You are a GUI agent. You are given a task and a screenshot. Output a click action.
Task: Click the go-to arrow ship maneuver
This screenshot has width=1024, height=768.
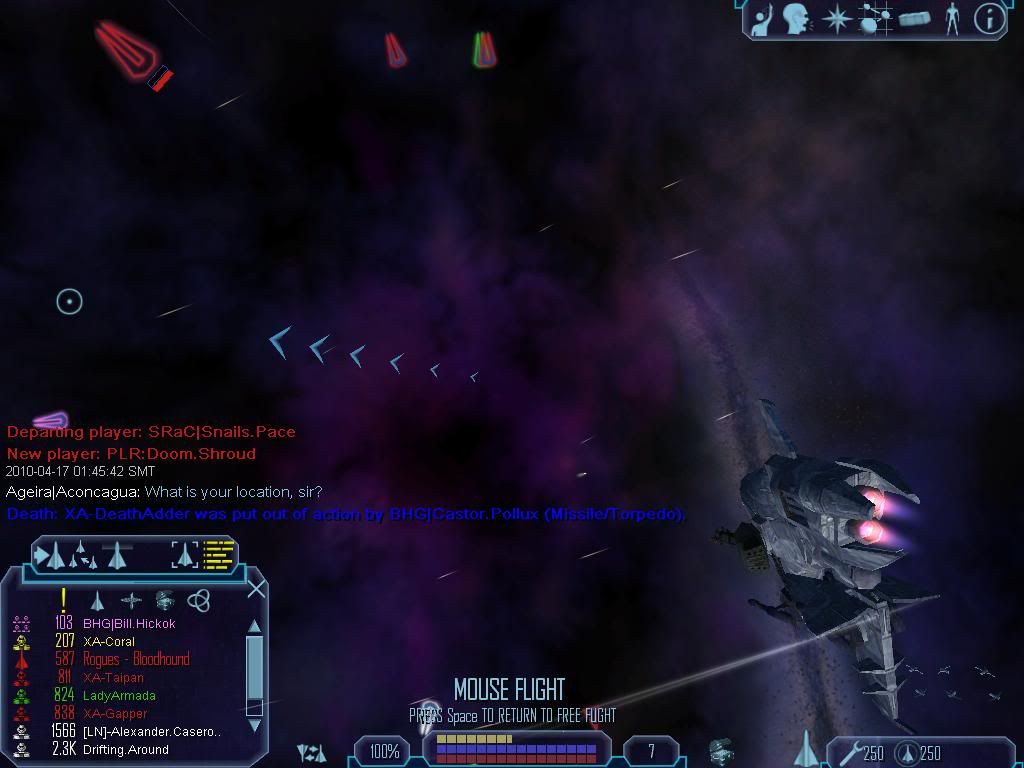49,554
